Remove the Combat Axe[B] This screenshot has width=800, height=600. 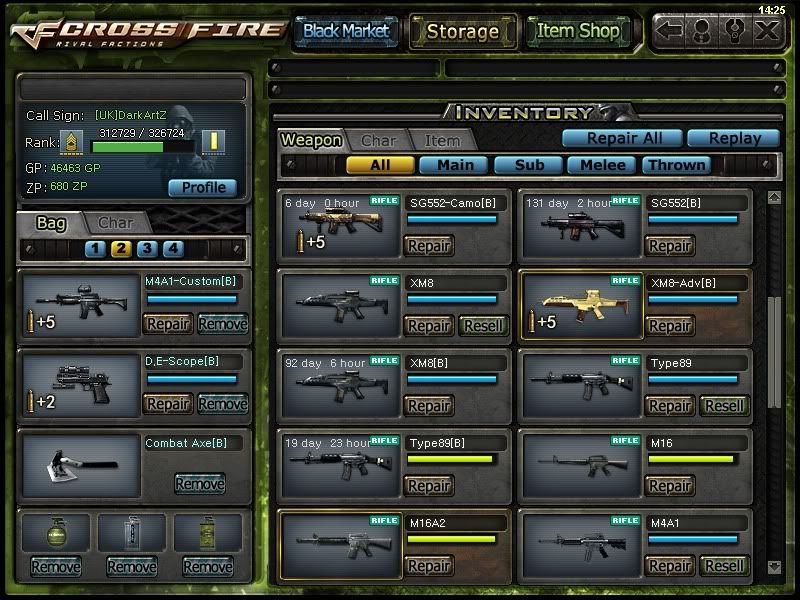click(200, 484)
